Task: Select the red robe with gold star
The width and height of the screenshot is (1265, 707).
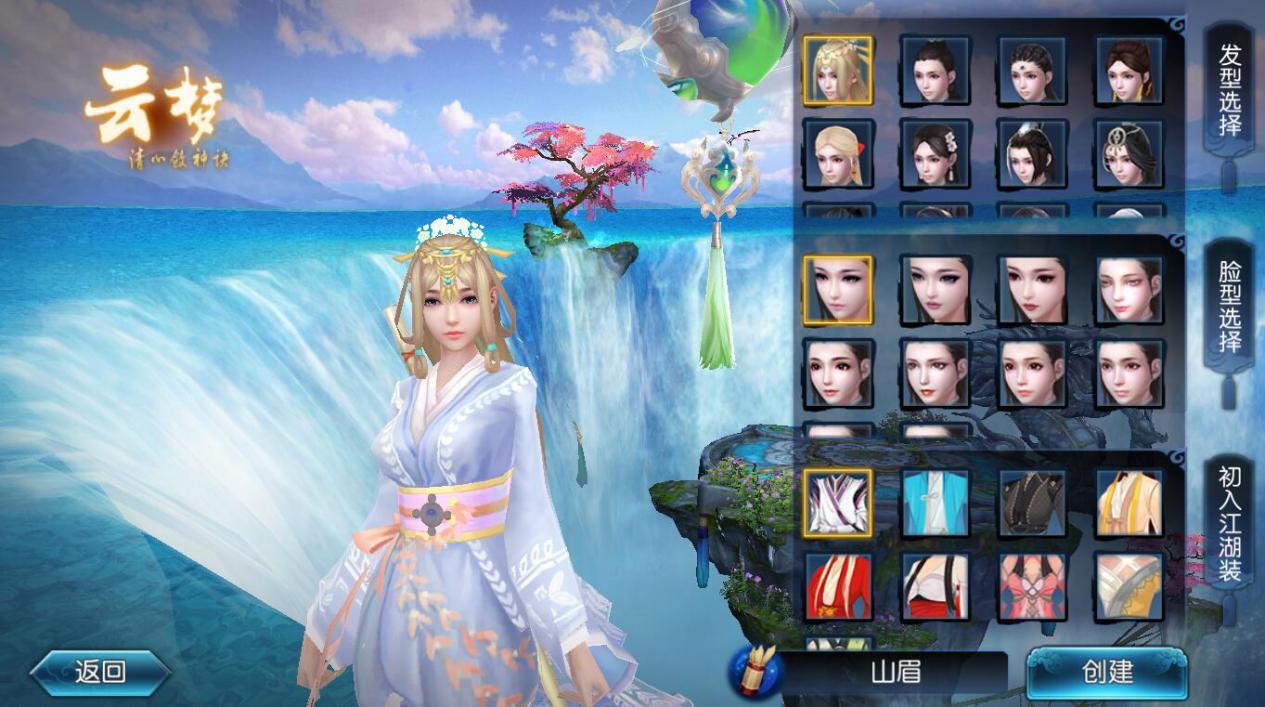Action: click(838, 587)
